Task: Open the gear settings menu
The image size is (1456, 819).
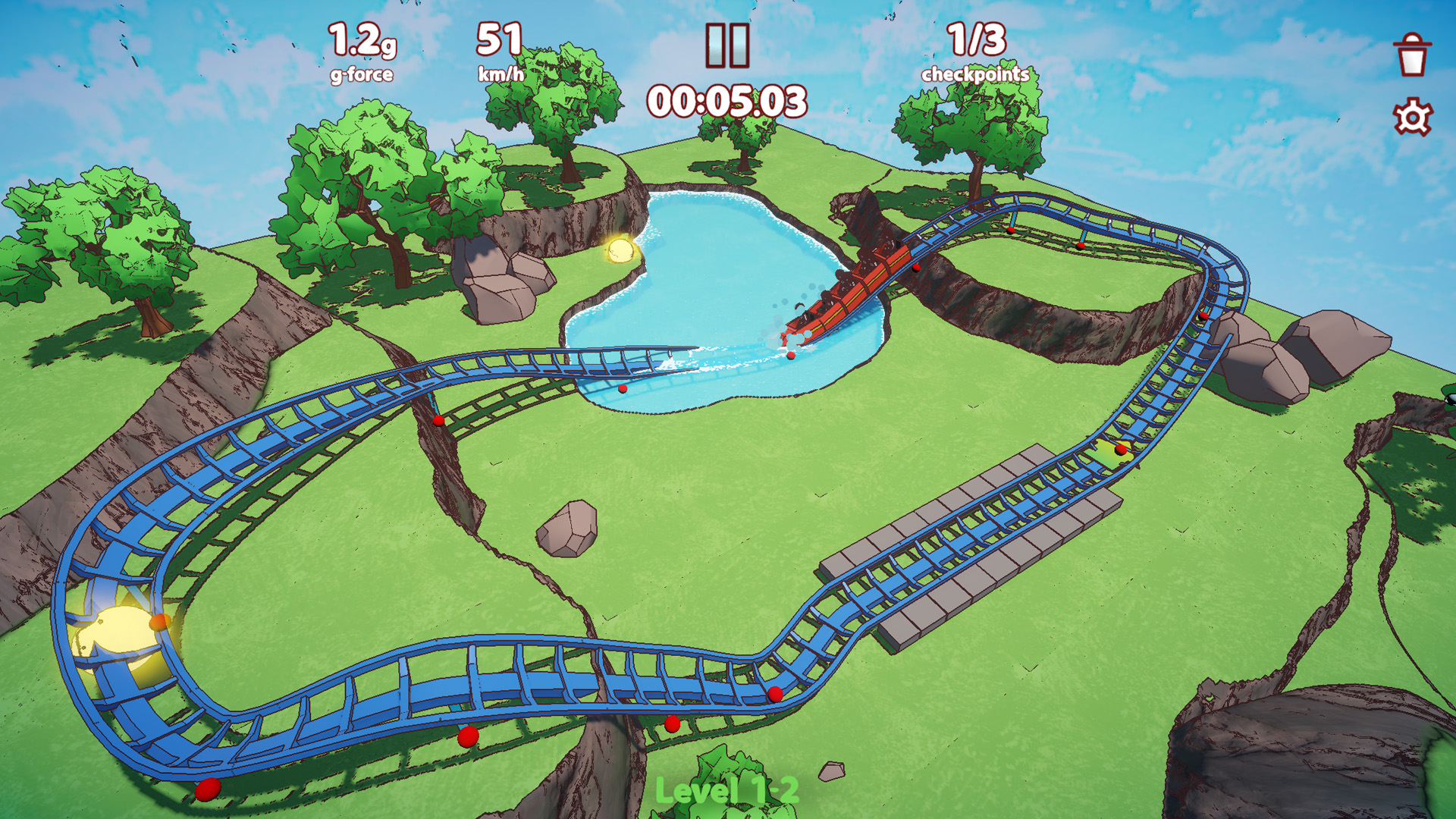Action: [x=1412, y=118]
